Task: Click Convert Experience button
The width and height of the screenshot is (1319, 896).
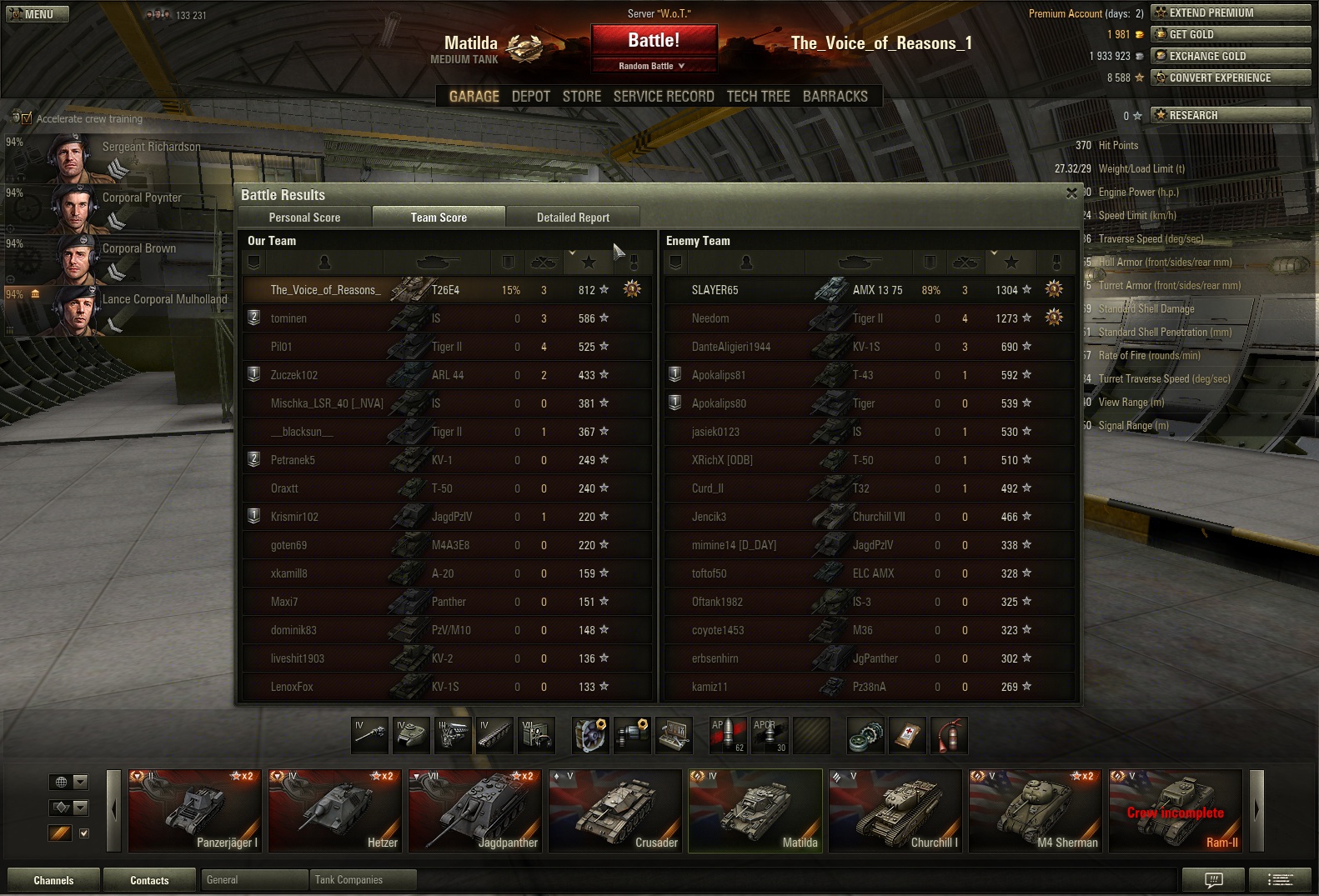Action: click(x=1230, y=78)
